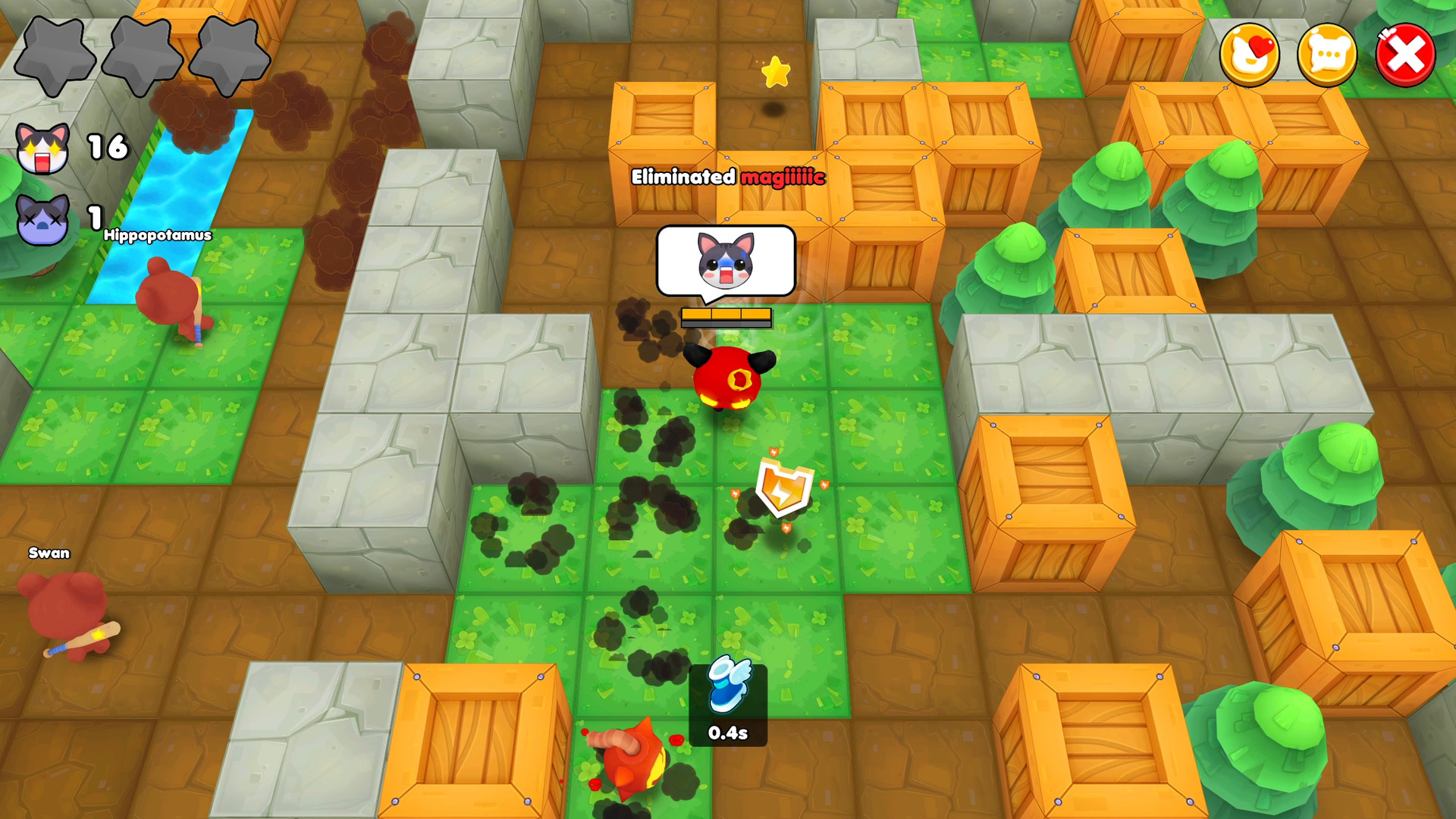
Task: Open the heart emote button
Action: [1249, 55]
